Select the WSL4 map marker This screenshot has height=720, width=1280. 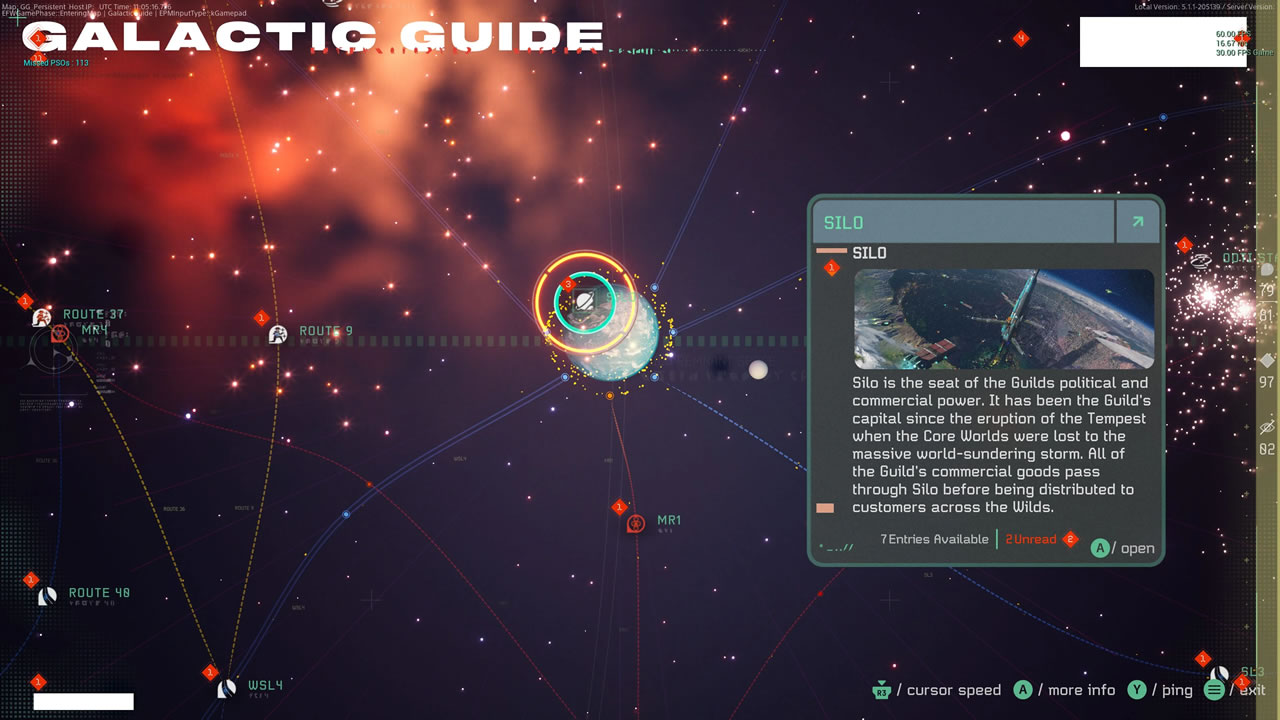click(x=227, y=688)
